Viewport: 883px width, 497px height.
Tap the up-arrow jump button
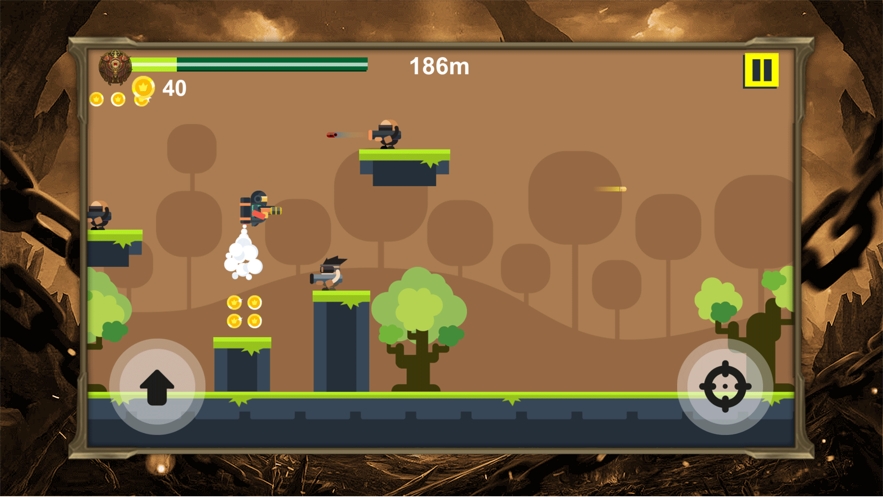(157, 386)
